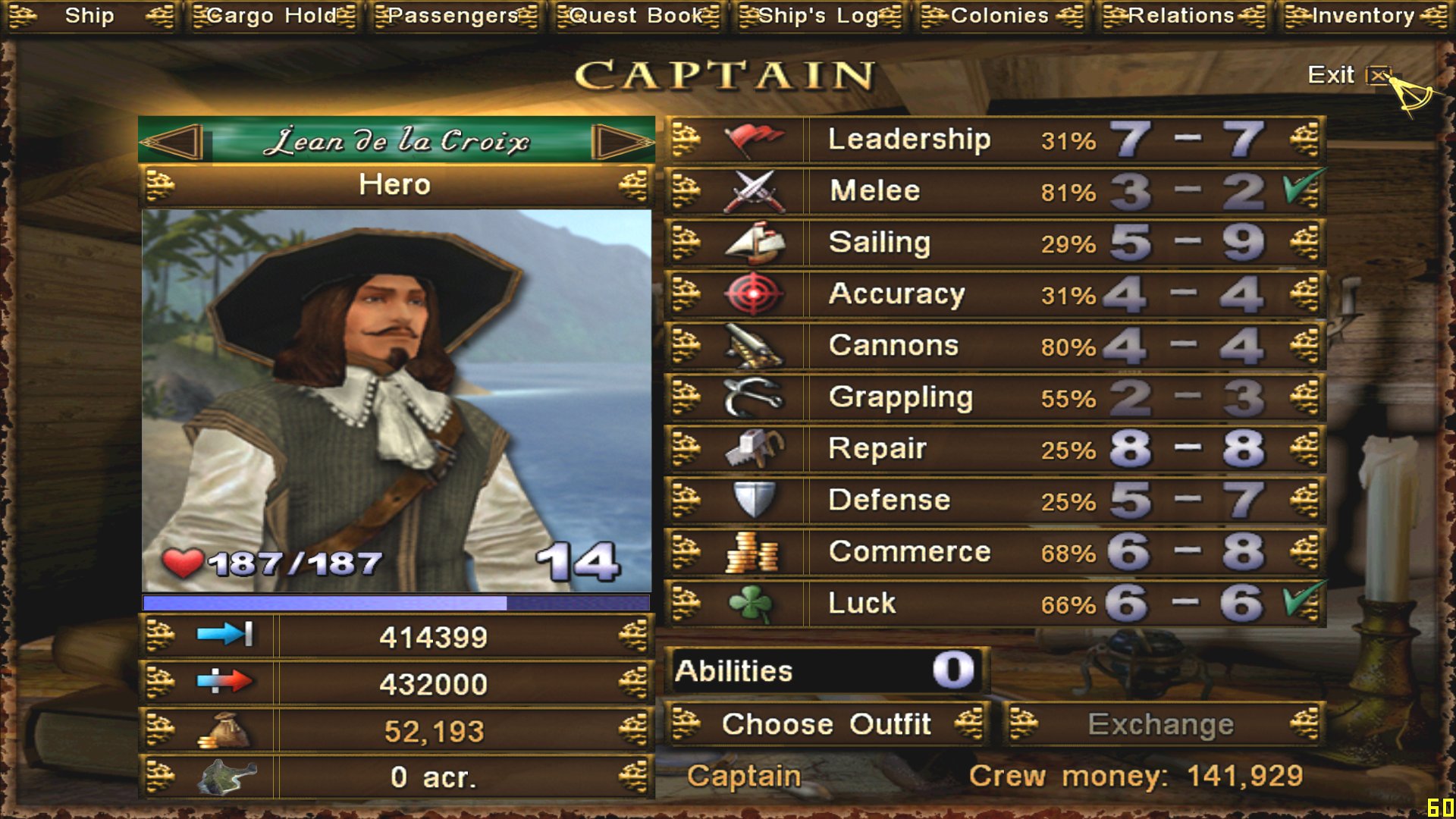Switch to the Colonies tab
Viewport: 1456px width, 819px height.
999,16
